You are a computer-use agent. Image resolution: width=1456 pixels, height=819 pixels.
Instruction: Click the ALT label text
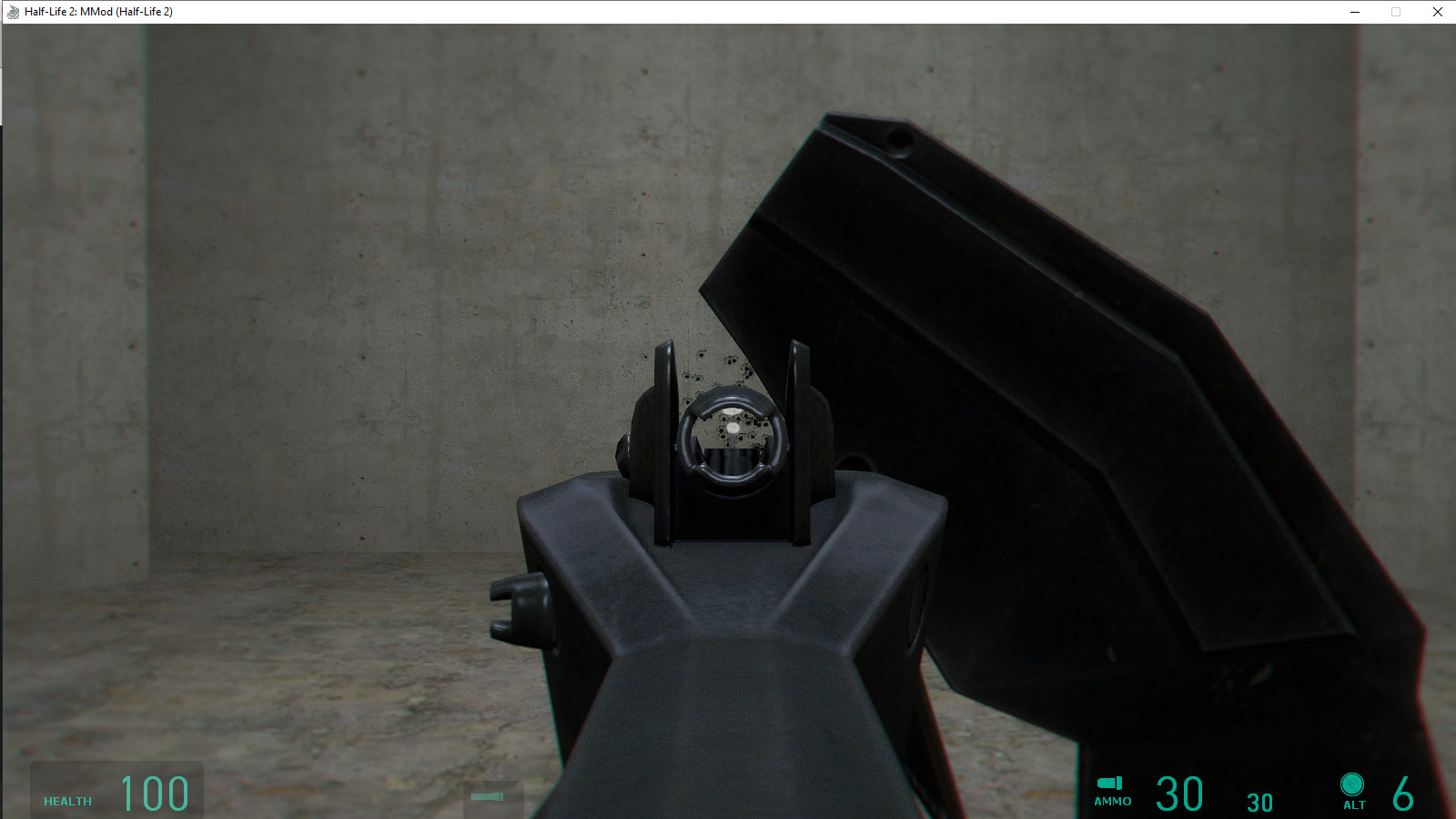[x=1352, y=804]
